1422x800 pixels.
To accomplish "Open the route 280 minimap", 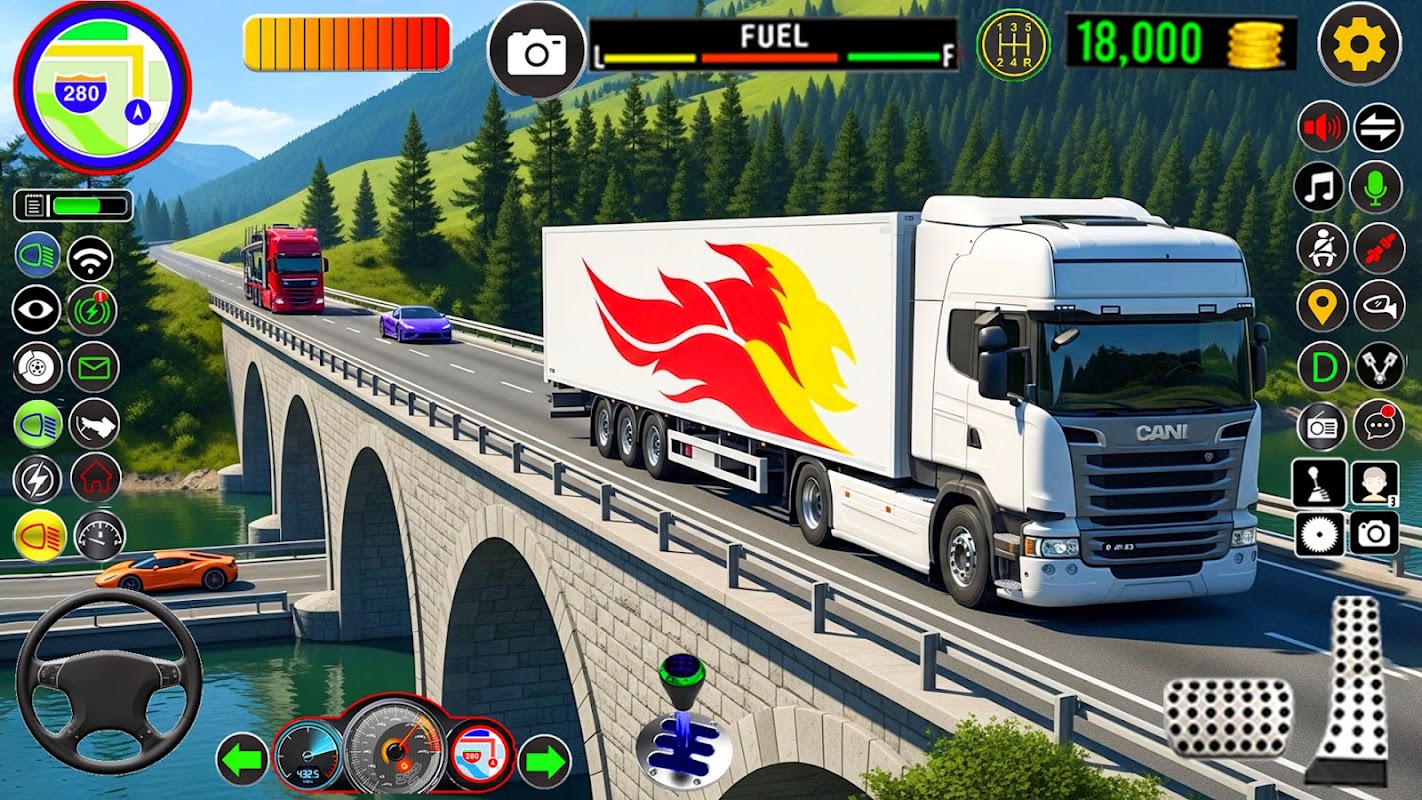I will coord(101,88).
